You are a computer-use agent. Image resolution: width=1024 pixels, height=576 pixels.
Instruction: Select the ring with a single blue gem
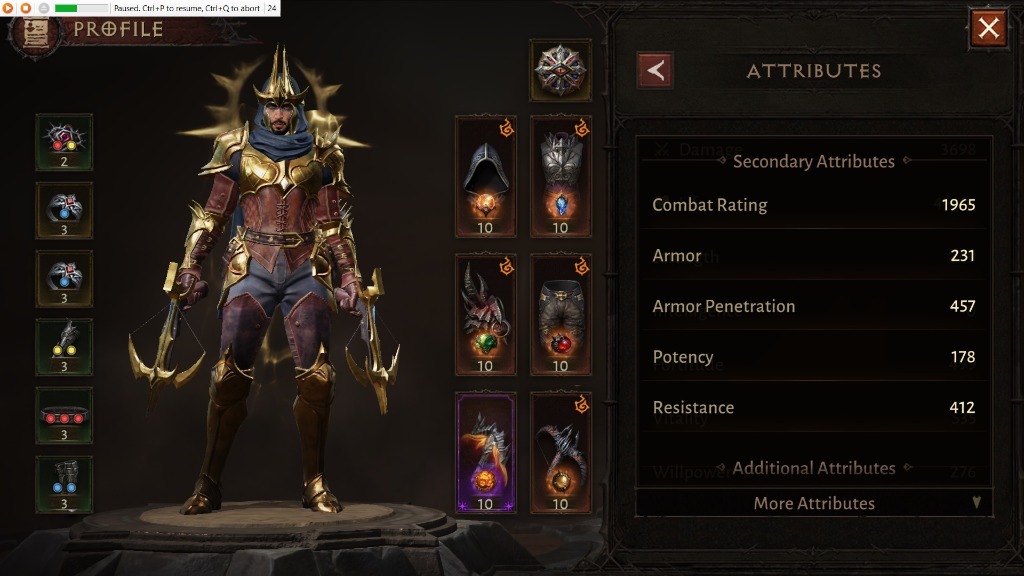64,210
